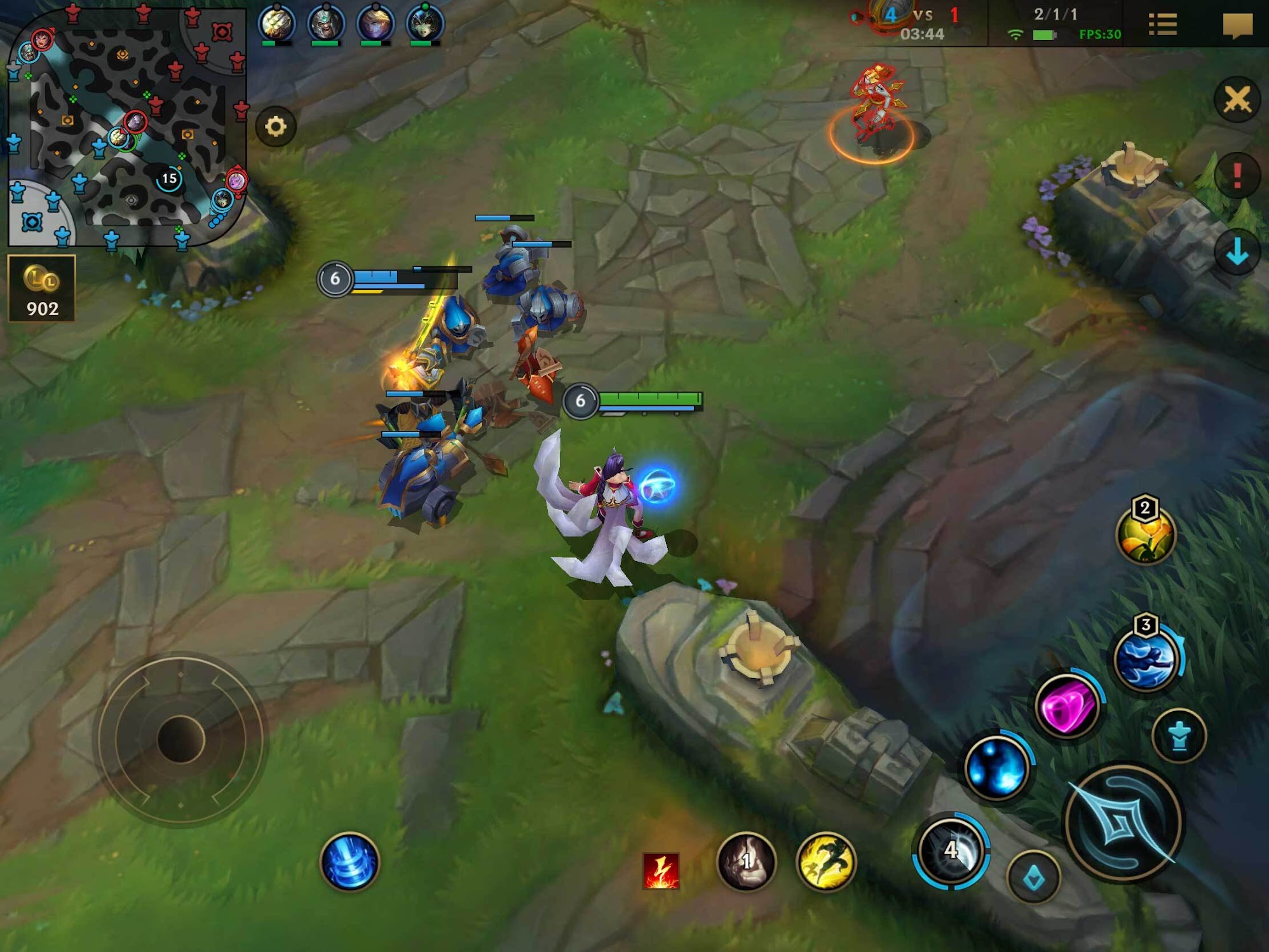Send the red exclamation danger ping
The image size is (1269, 952).
tap(1237, 175)
